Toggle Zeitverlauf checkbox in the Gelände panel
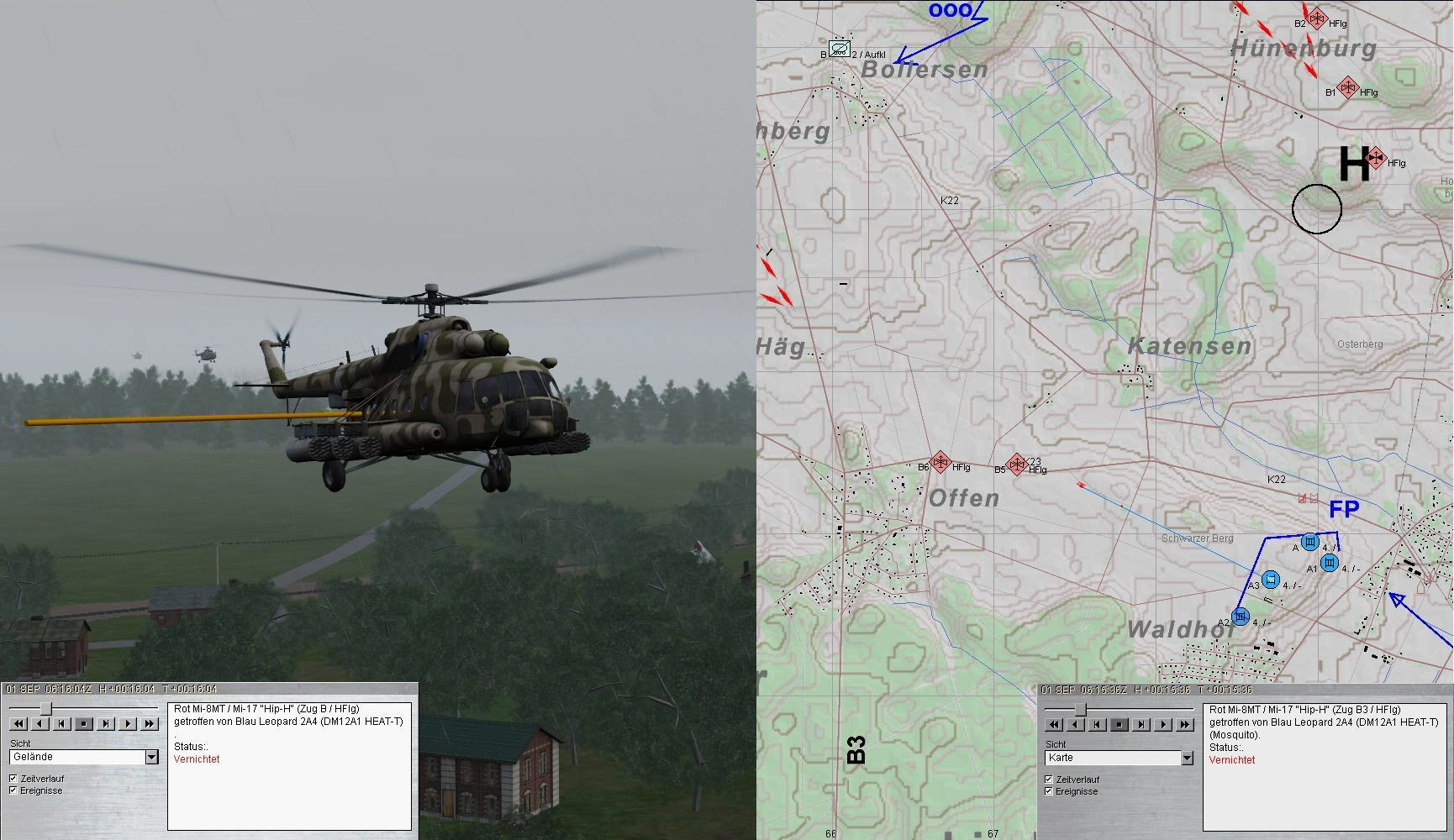 13,779
